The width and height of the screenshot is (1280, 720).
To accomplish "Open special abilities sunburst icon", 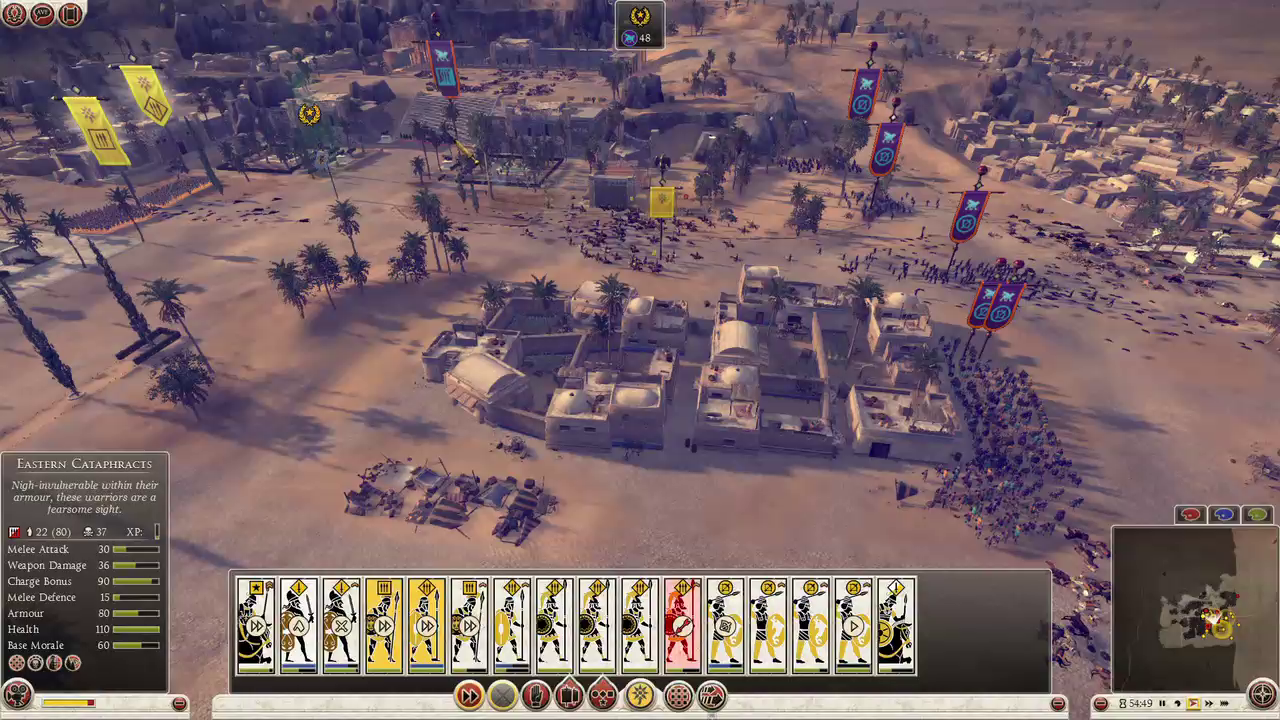I will coord(638,696).
